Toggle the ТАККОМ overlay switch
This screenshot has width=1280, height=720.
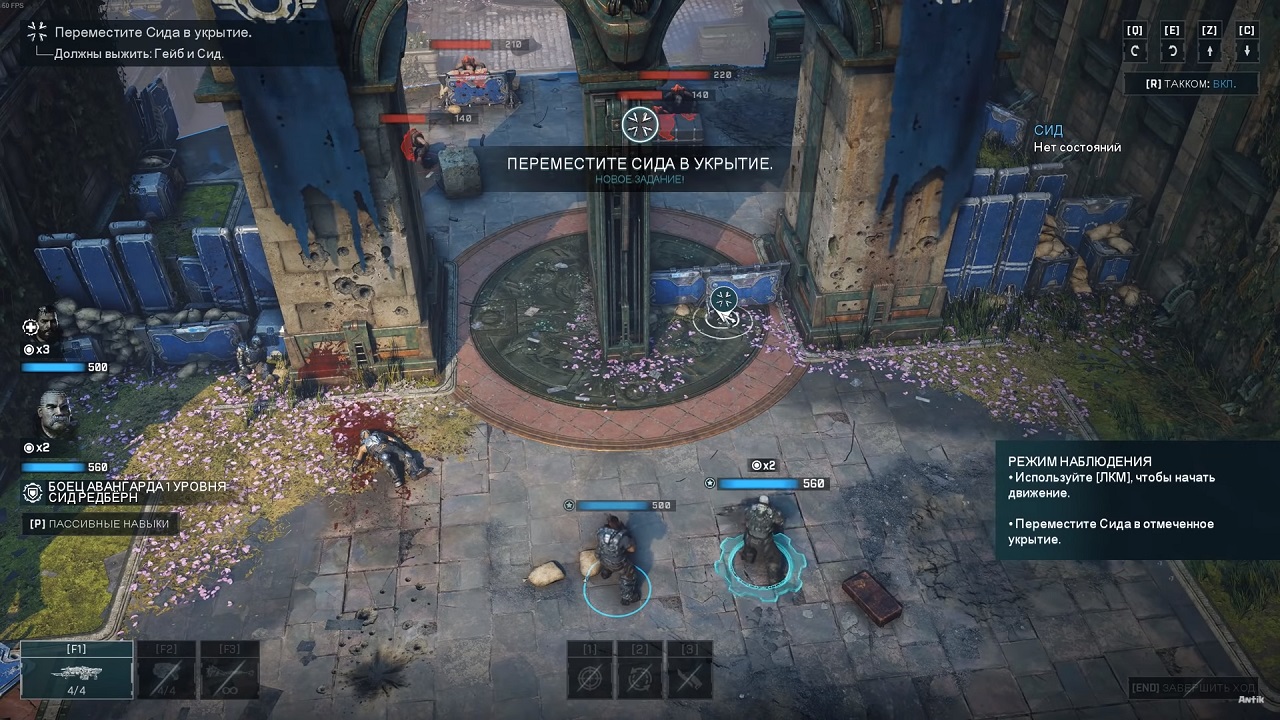(x=1191, y=85)
